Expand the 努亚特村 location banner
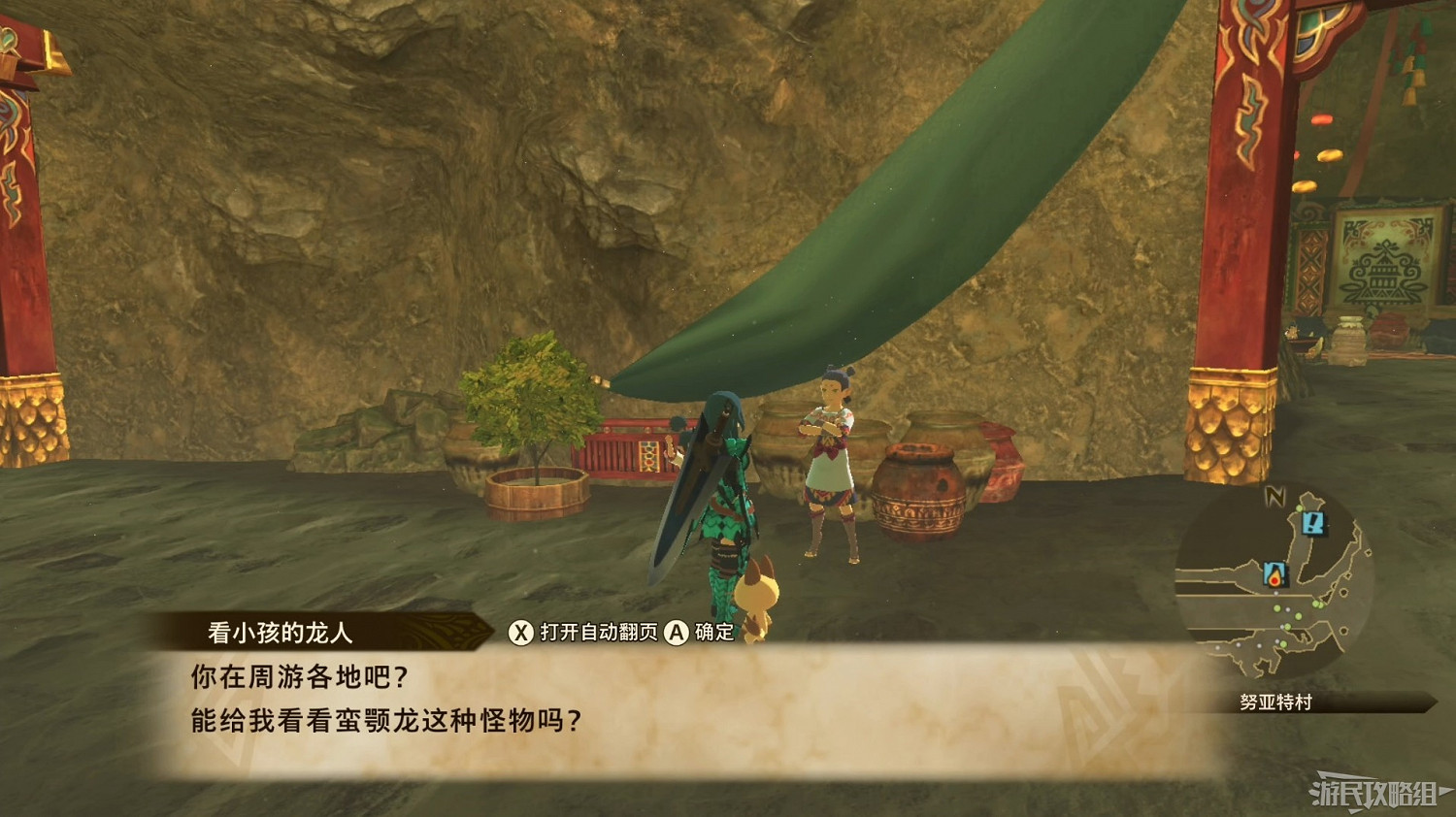Screen dimensions: 1456x817 [1274, 700]
